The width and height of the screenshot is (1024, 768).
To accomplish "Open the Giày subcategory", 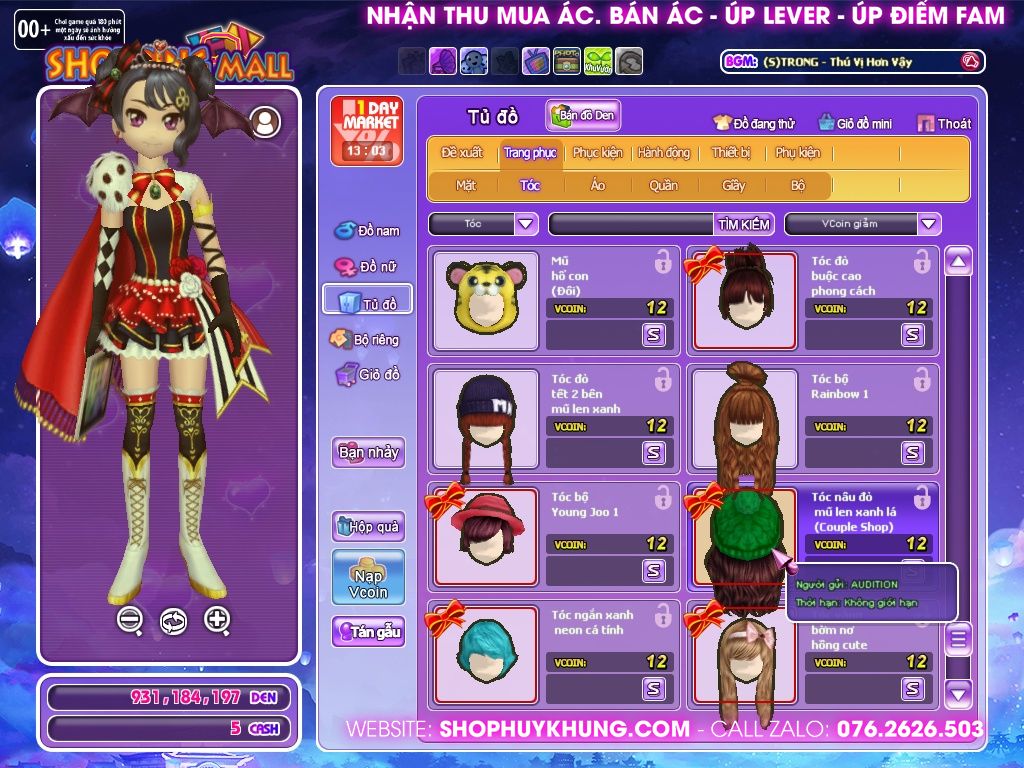I will [x=733, y=185].
